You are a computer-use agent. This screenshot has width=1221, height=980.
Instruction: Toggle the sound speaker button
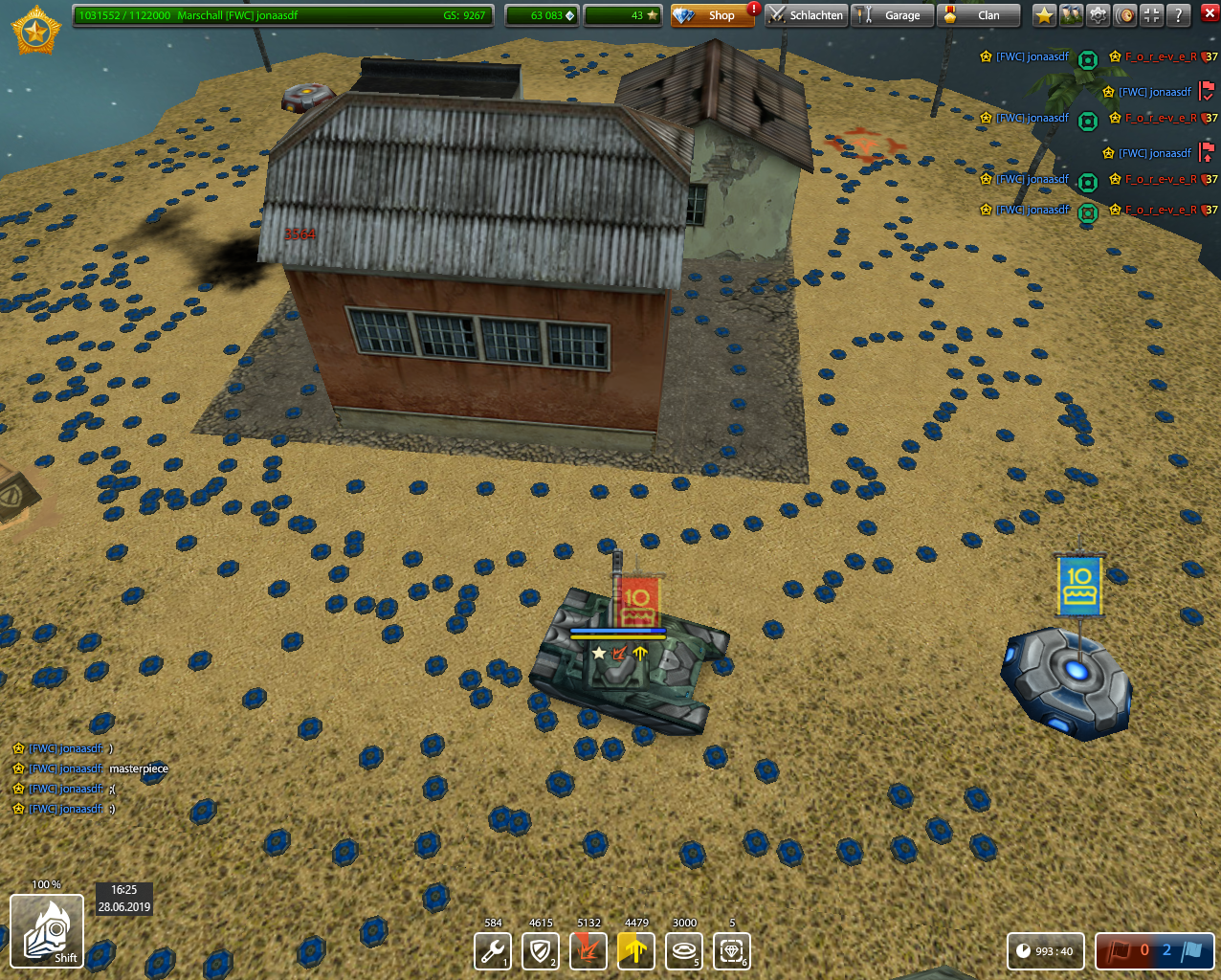[1125, 15]
